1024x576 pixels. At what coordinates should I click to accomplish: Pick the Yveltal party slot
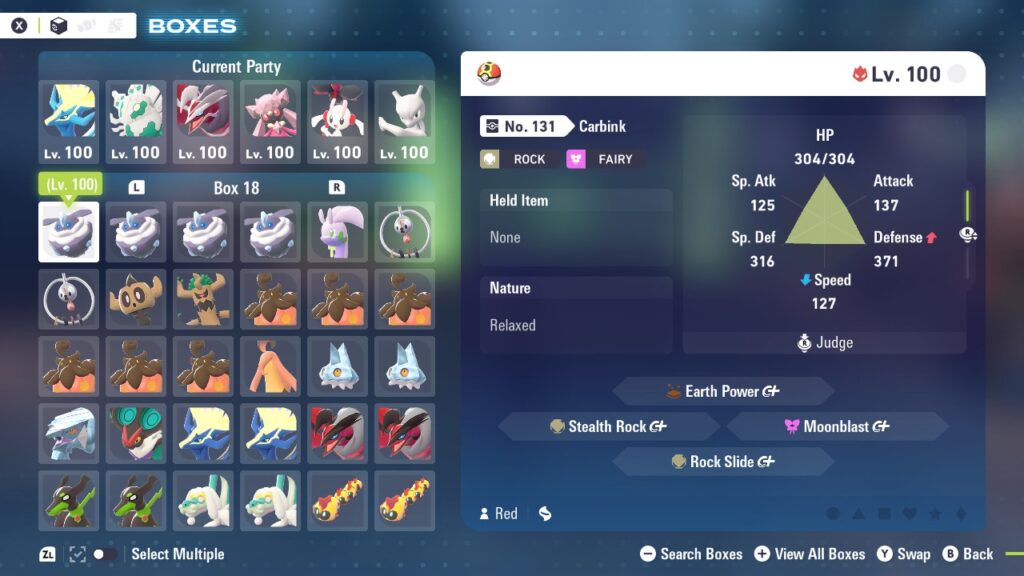pos(203,122)
